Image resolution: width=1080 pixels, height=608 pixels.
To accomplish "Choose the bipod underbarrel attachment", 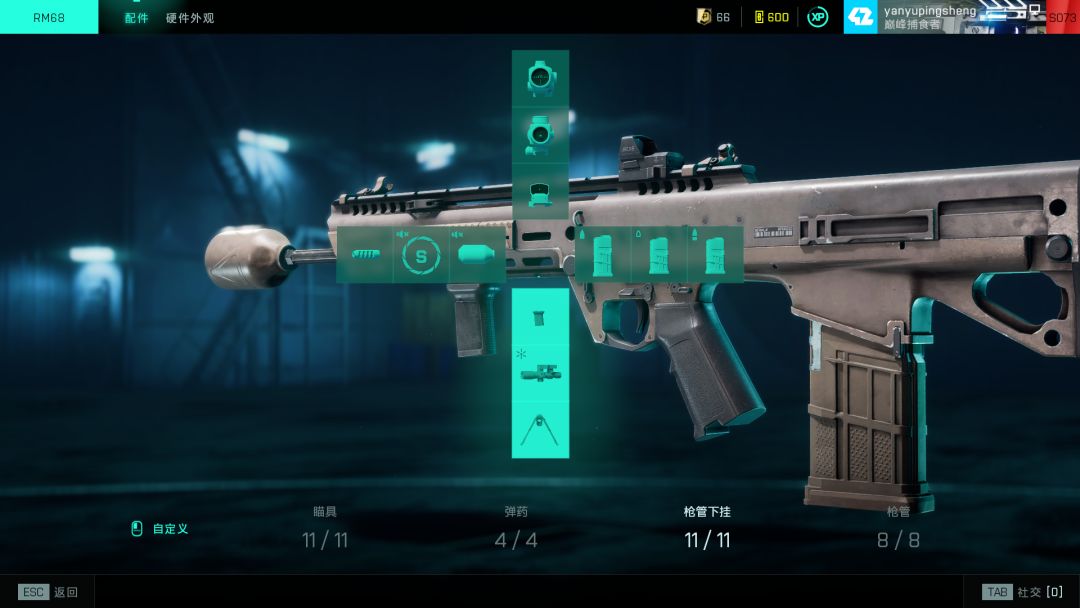I will [540, 429].
